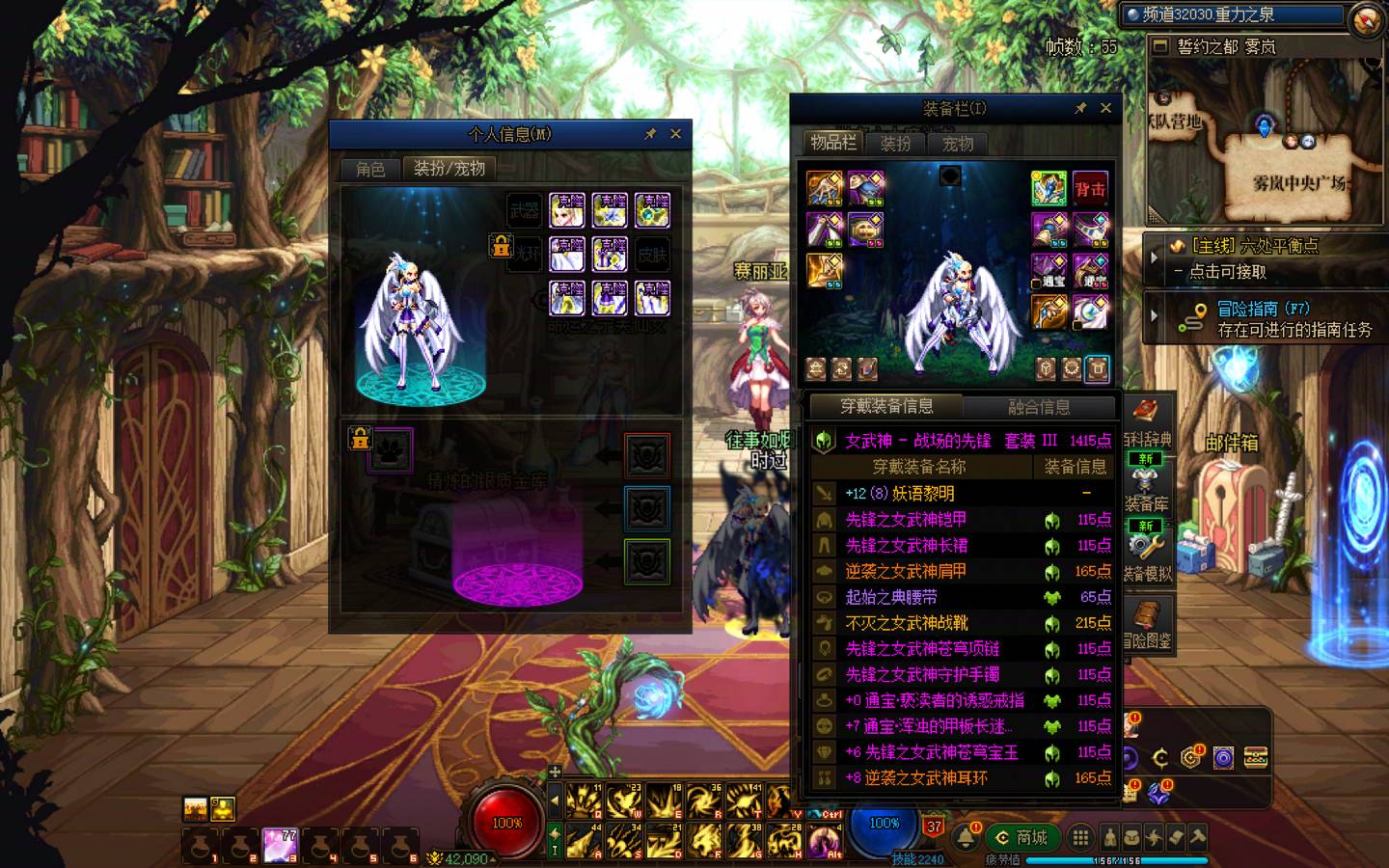Open the 装扮/宠物 tab
The width and height of the screenshot is (1389, 868).
[x=449, y=168]
